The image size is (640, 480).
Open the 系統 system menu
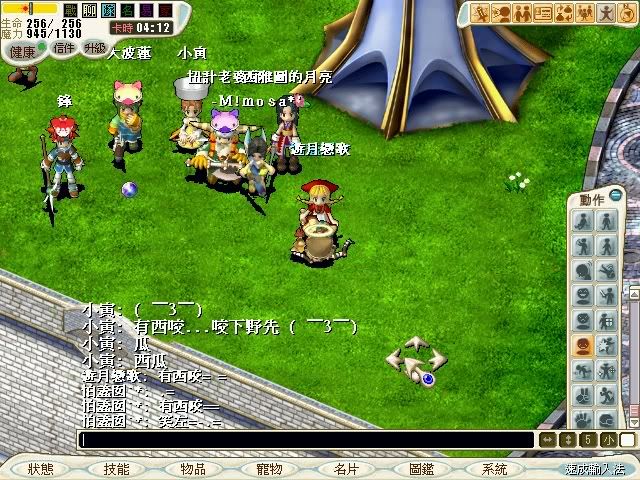coord(494,469)
